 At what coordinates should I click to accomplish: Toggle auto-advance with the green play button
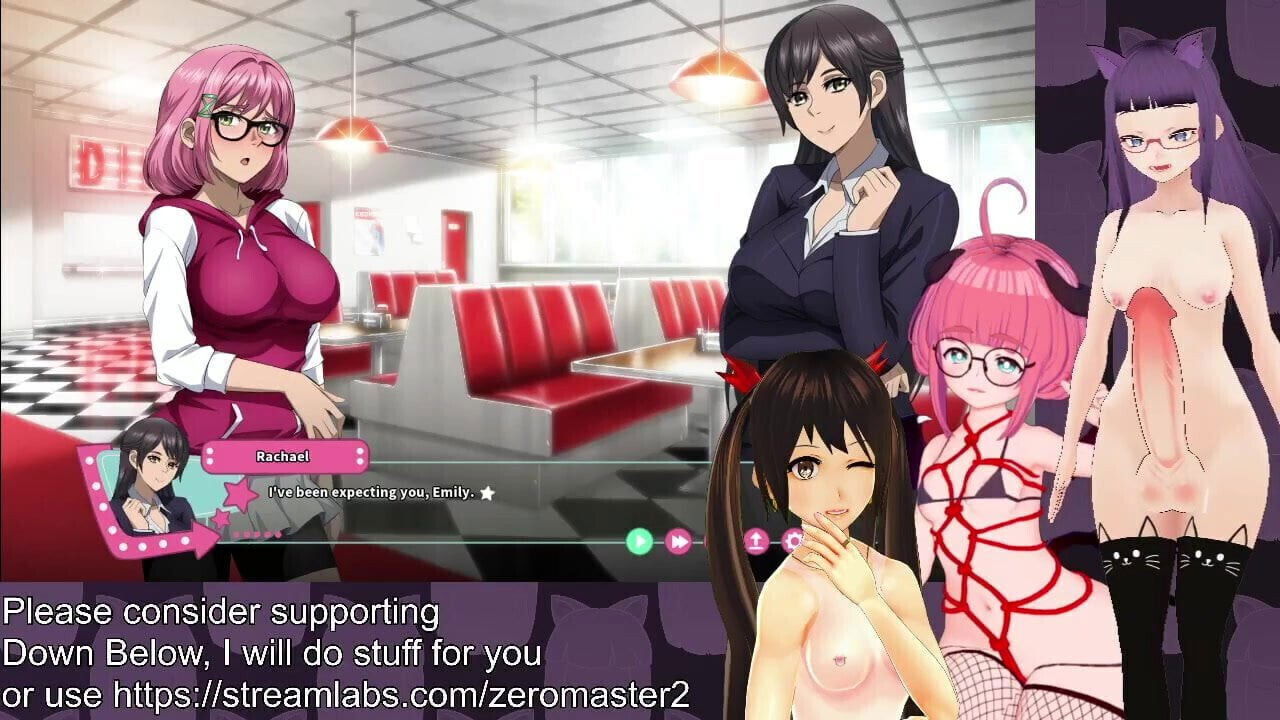coord(640,540)
